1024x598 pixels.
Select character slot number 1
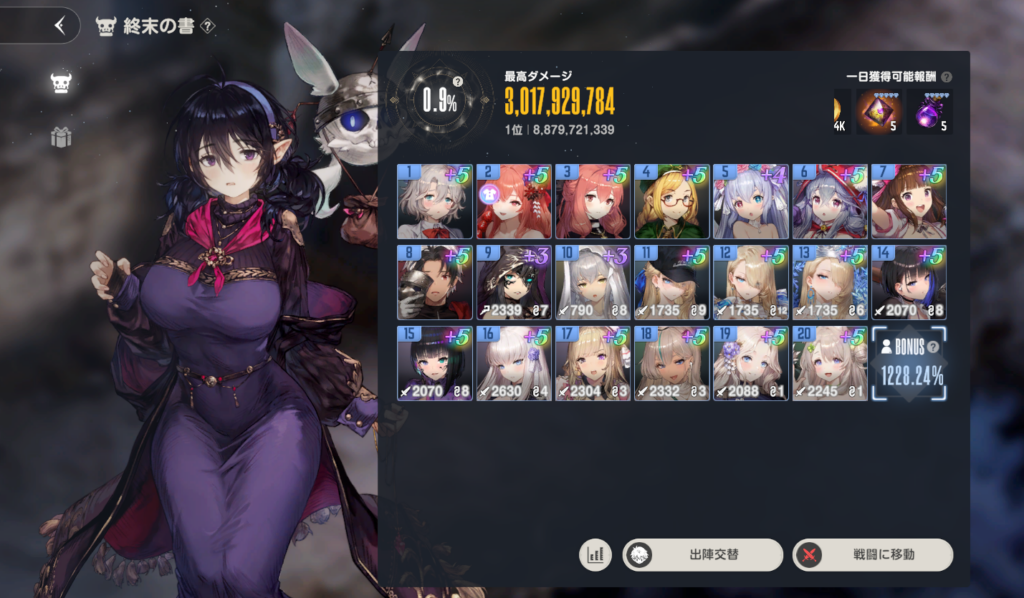[435, 202]
